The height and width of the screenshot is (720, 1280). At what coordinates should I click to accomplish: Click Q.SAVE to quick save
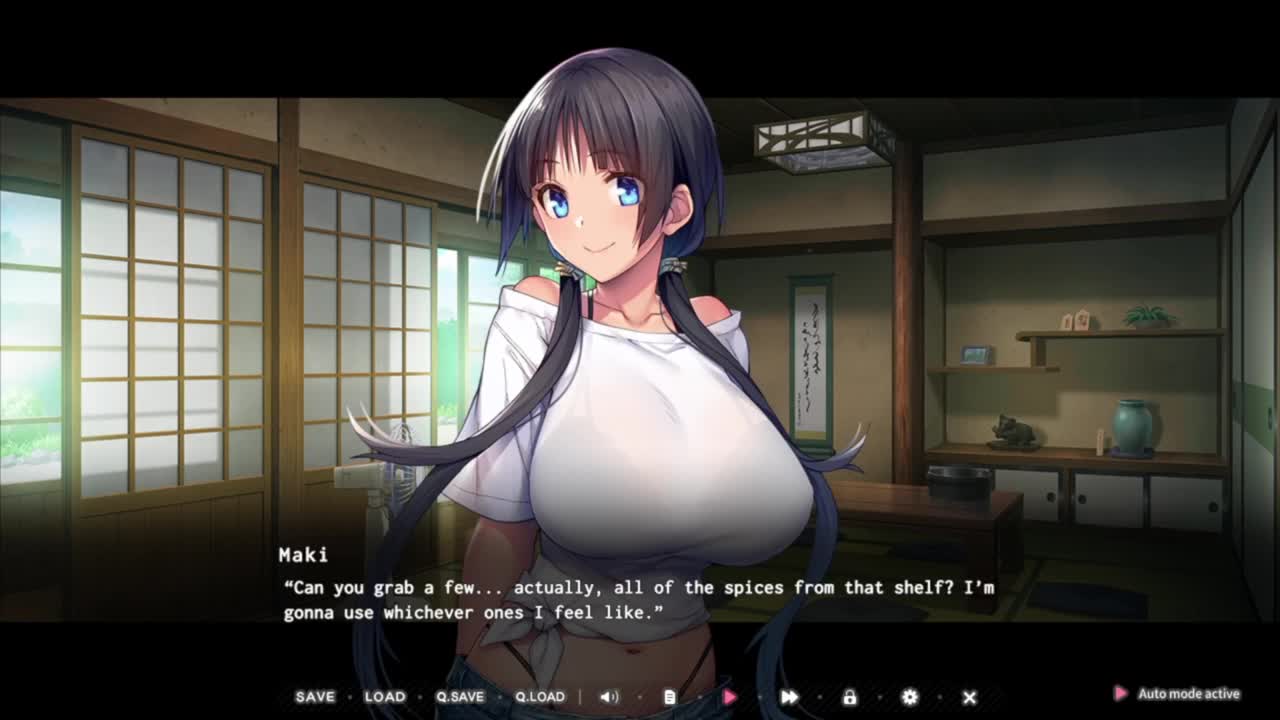coord(460,697)
